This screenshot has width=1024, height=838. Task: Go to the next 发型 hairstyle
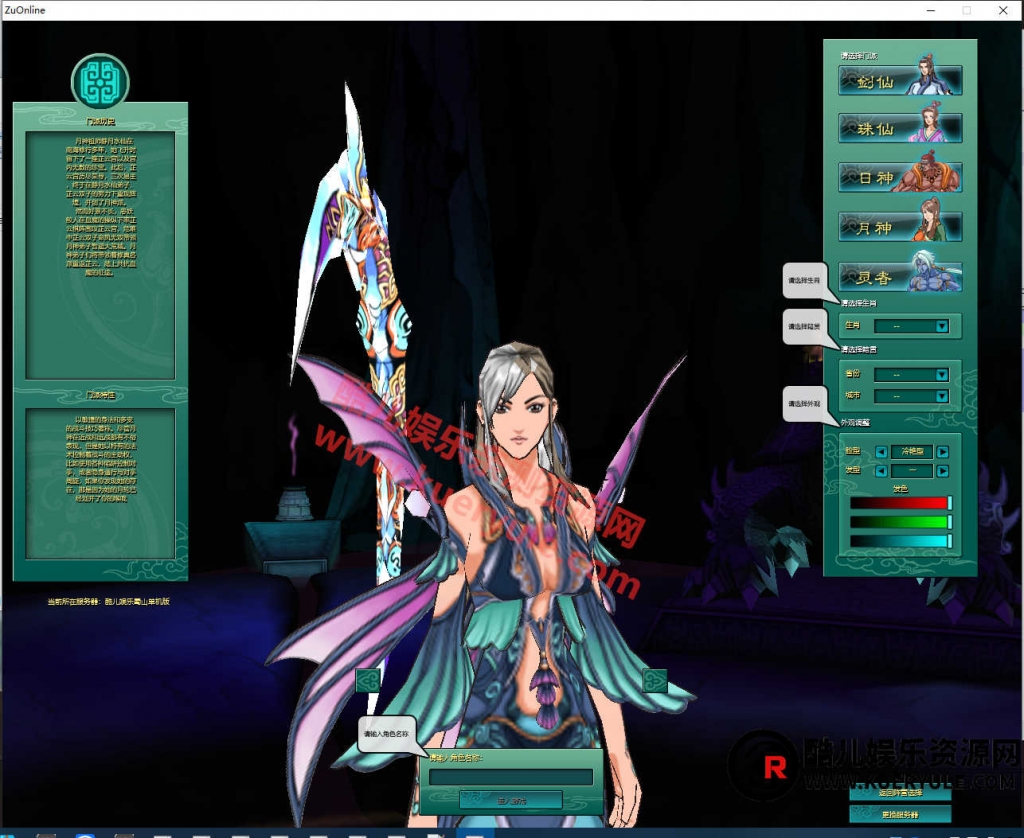tap(942, 471)
